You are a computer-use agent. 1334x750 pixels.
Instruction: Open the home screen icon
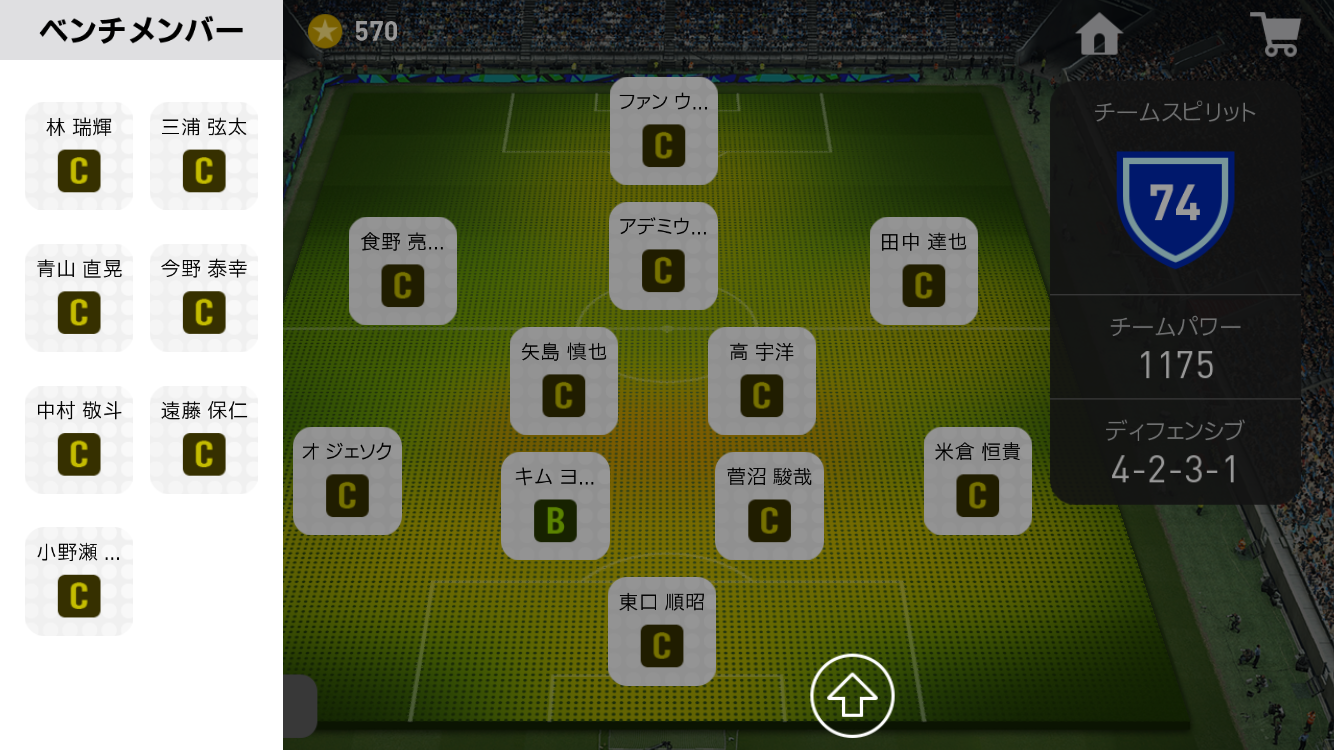coord(1099,34)
